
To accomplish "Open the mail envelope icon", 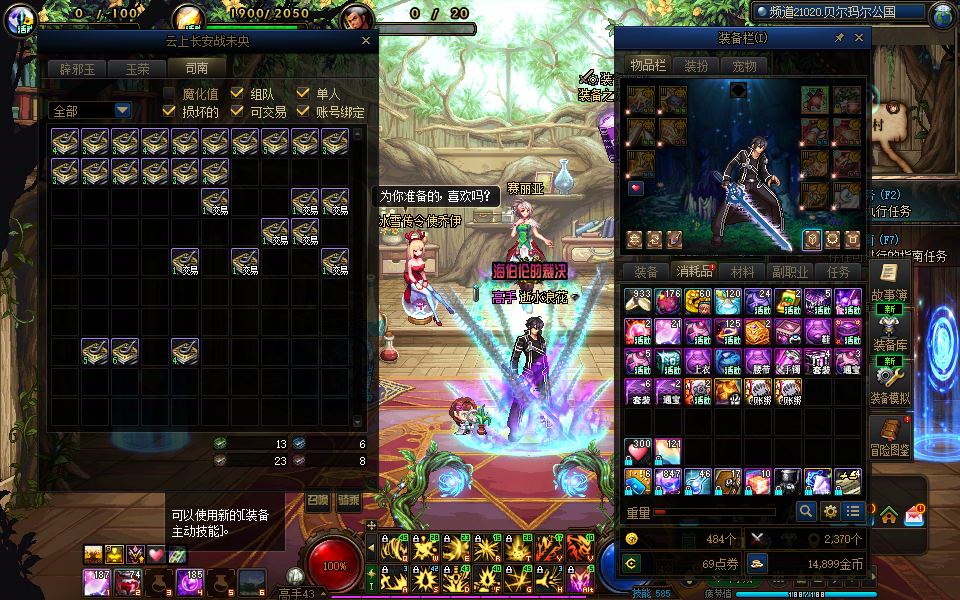I will point(914,516).
